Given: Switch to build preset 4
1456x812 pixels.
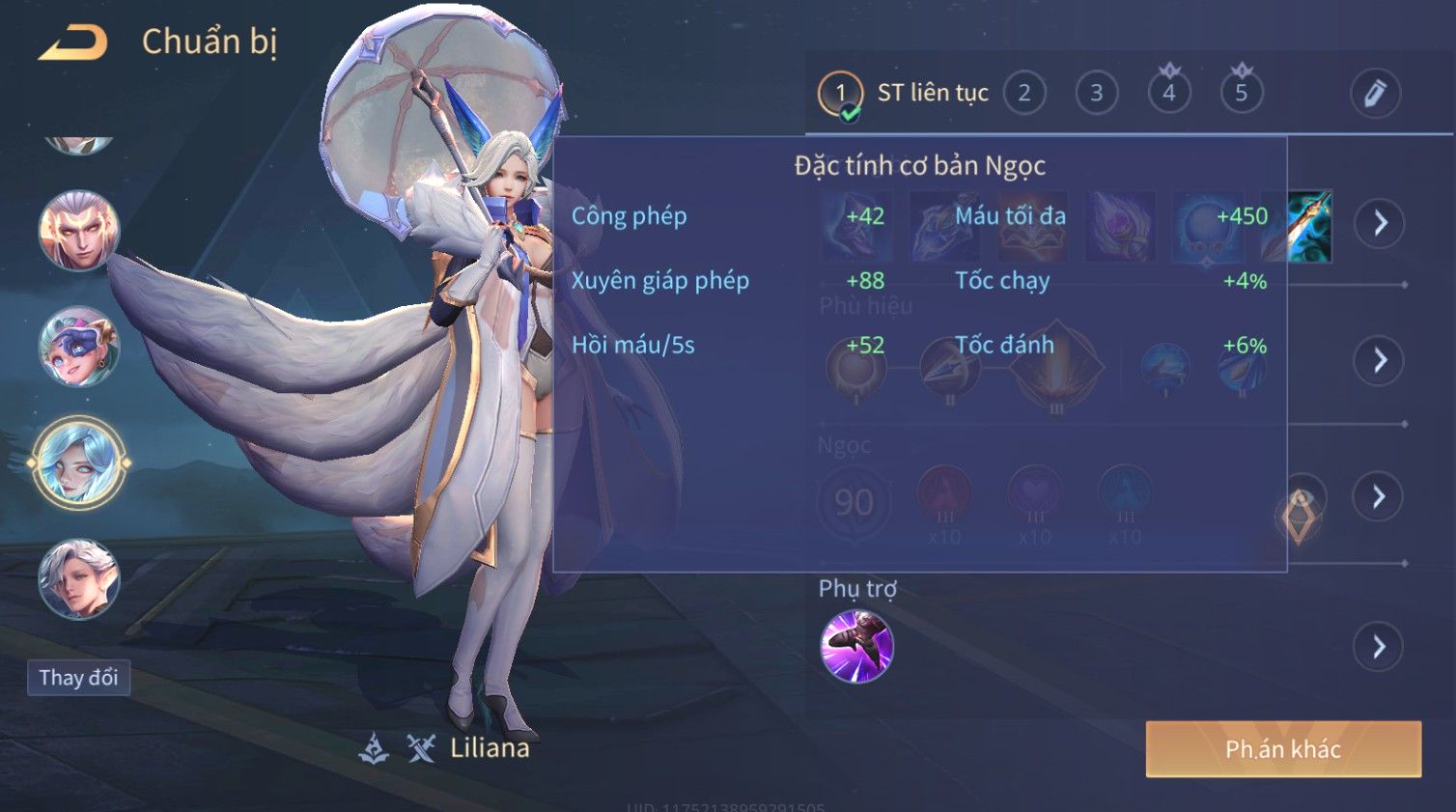Looking at the screenshot, I should pyautogui.click(x=1168, y=94).
